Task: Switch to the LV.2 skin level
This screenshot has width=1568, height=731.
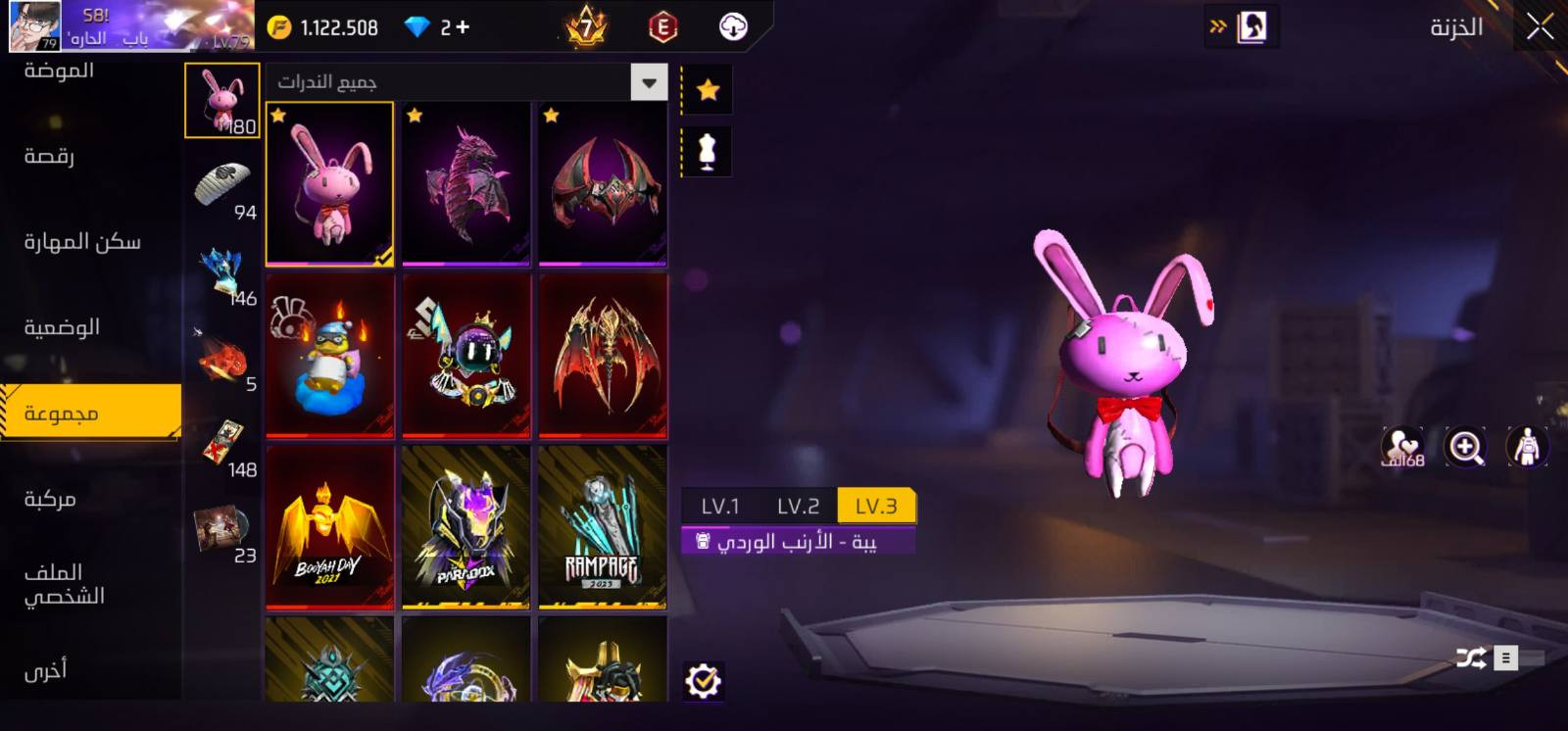Action: (798, 507)
